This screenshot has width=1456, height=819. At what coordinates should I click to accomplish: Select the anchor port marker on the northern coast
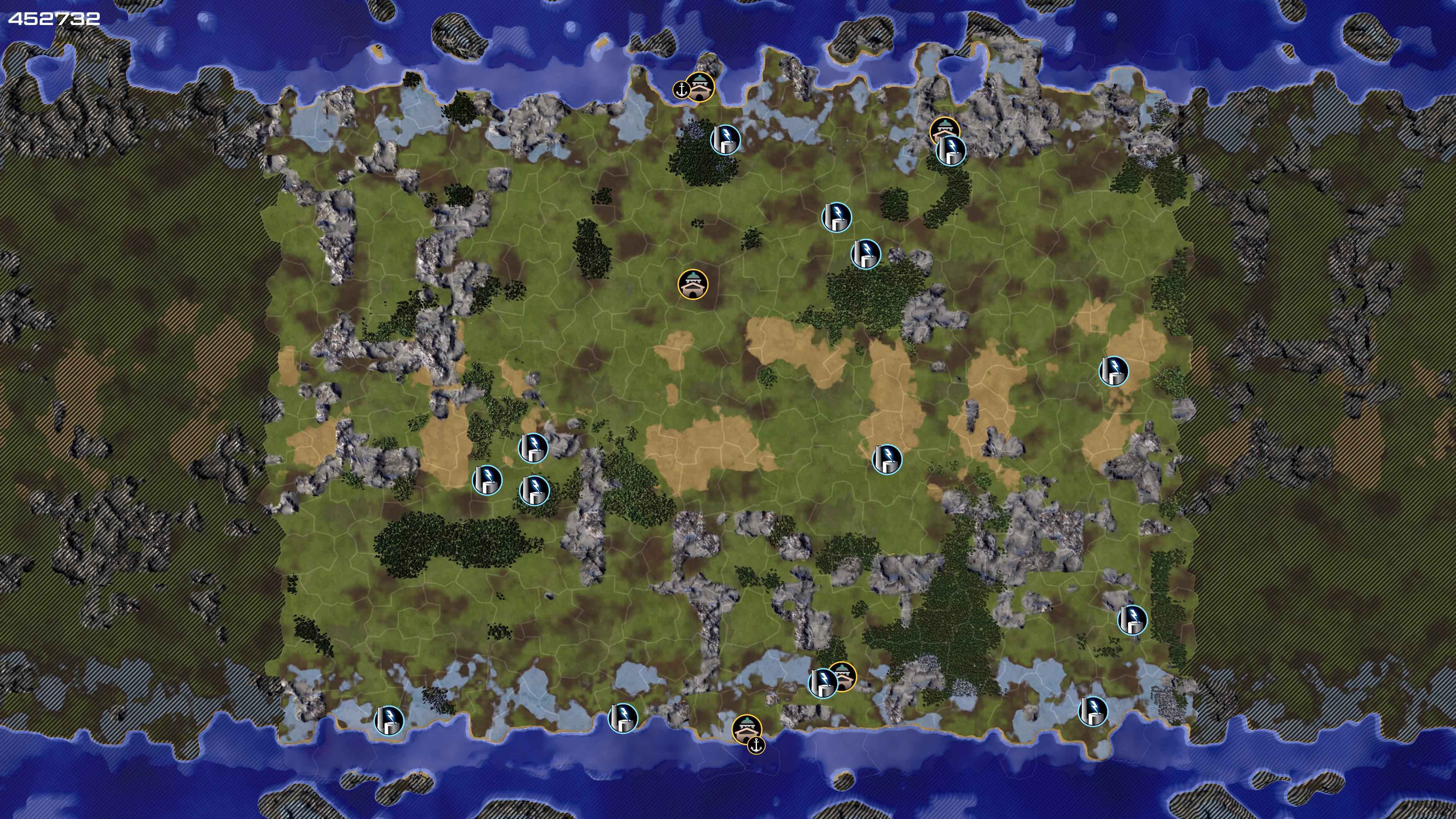(x=681, y=89)
